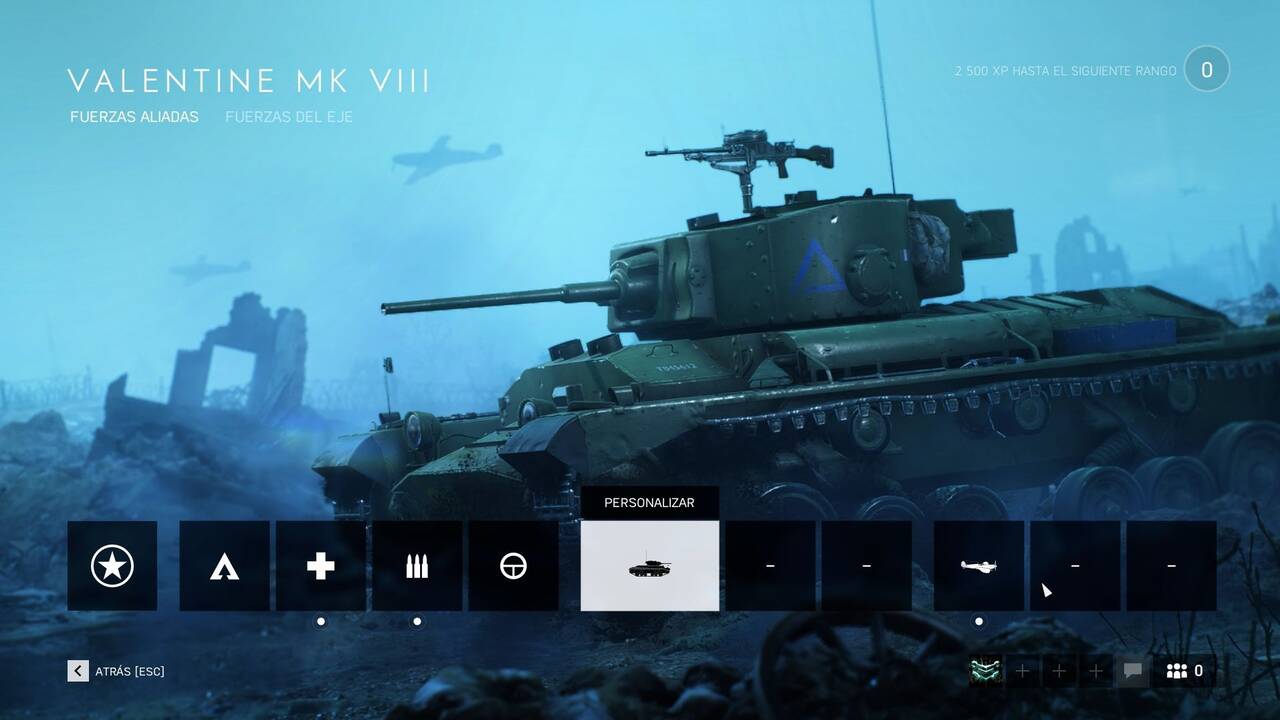Select the dash slot after the plane icon
The height and width of the screenshot is (720, 1280).
[1074, 565]
